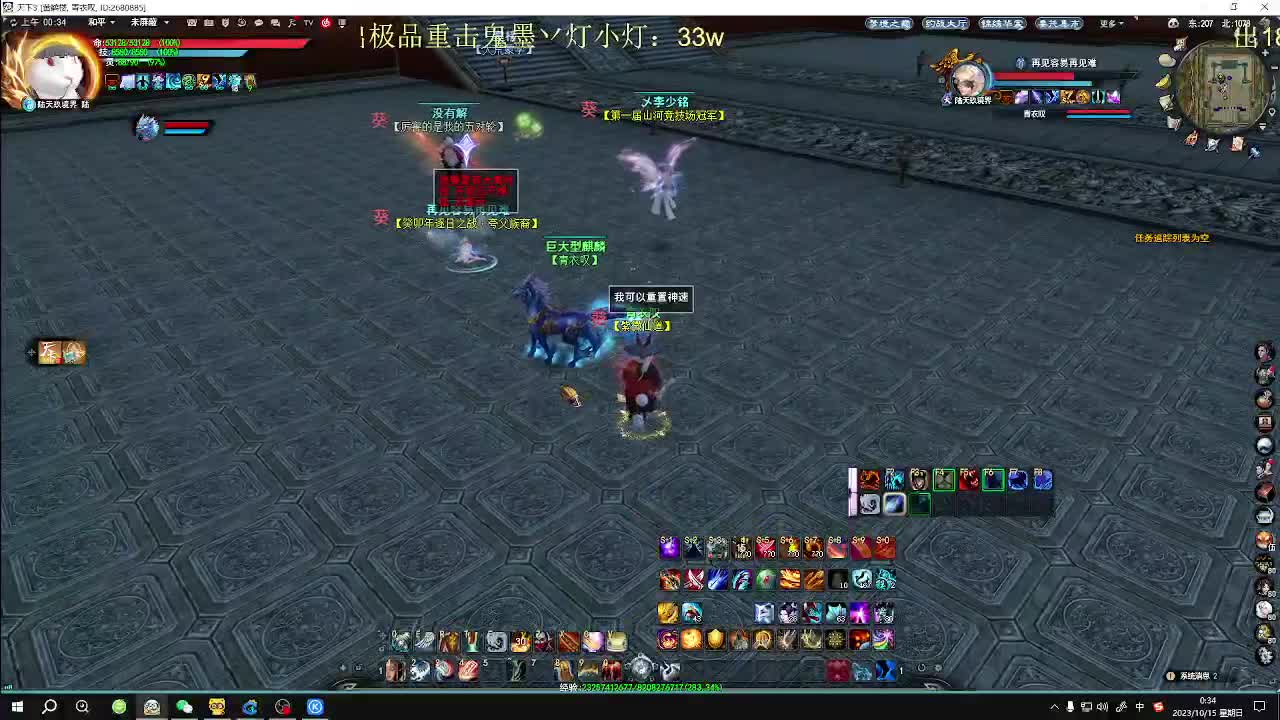Zoom in the minimap with the plus button
The width and height of the screenshot is (1280, 720).
1265,53
